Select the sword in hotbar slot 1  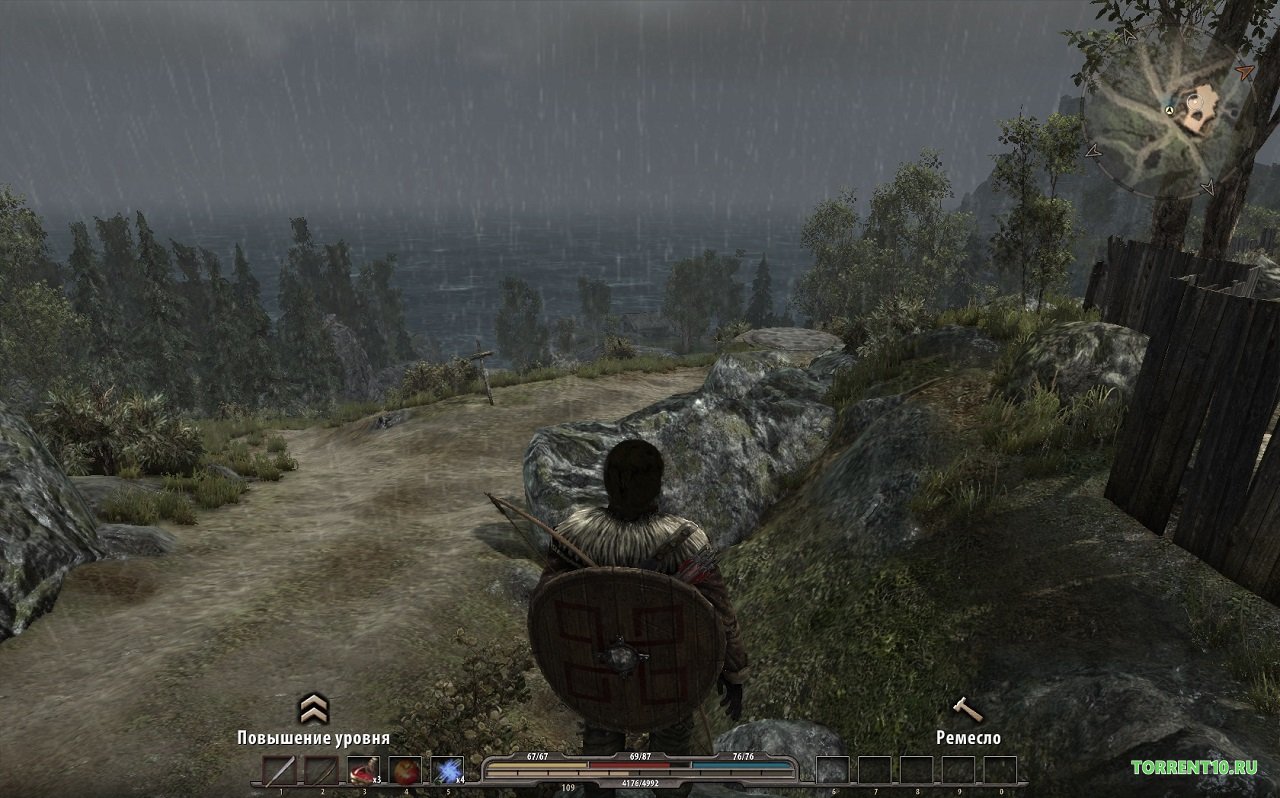tap(279, 771)
